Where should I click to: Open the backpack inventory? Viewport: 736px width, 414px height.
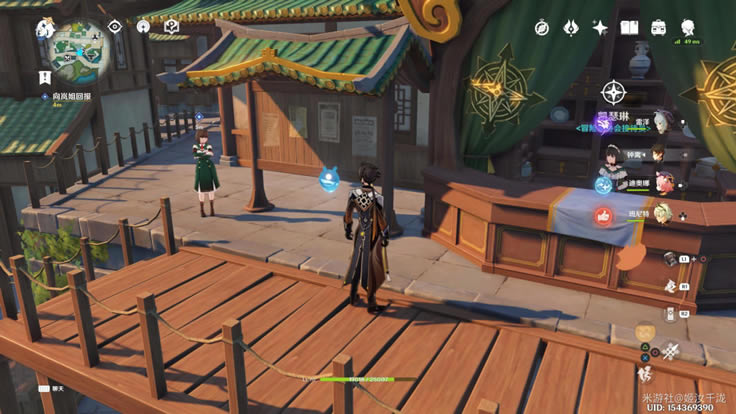[659, 28]
